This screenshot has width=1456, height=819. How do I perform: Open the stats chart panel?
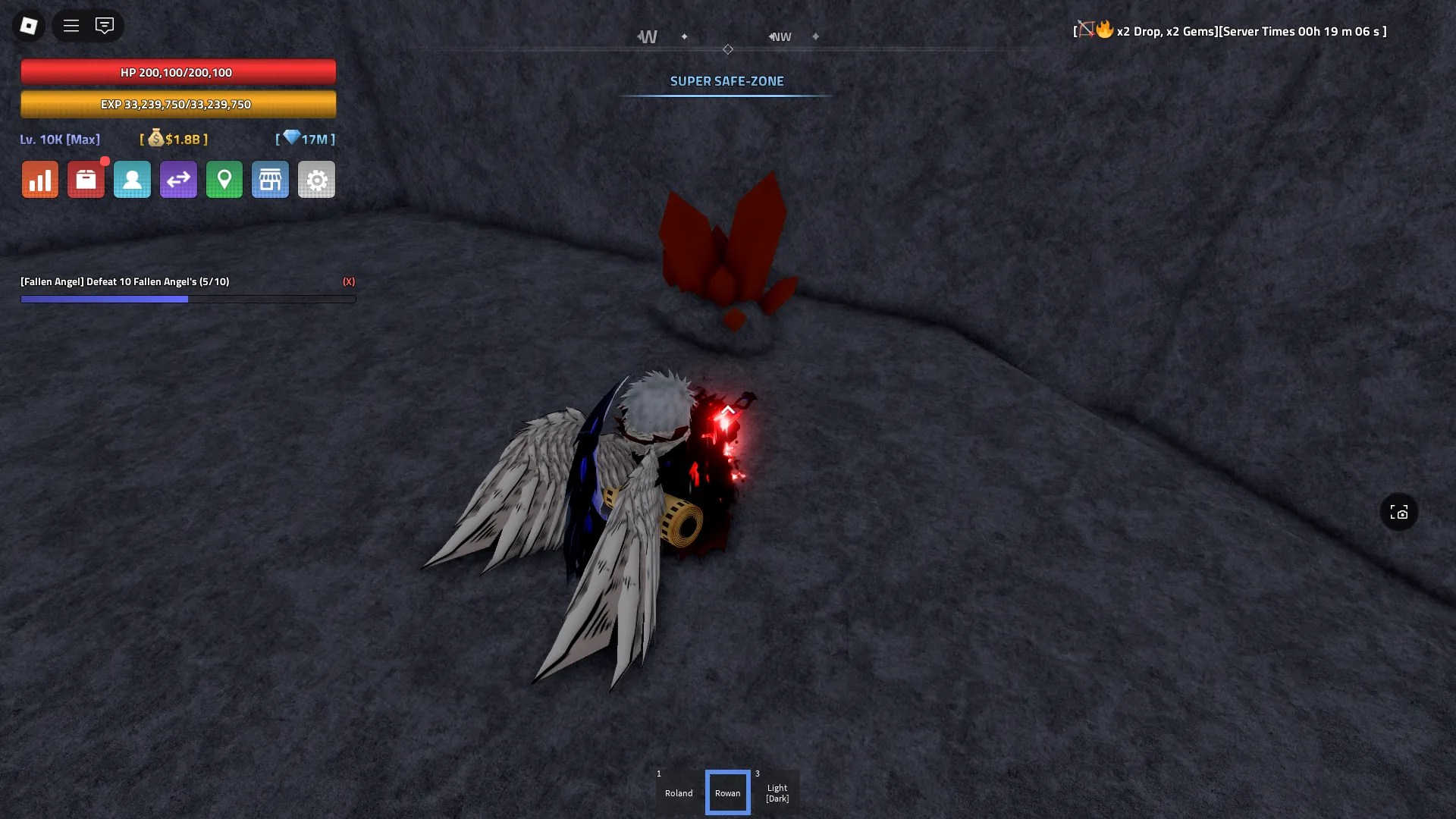tap(39, 179)
